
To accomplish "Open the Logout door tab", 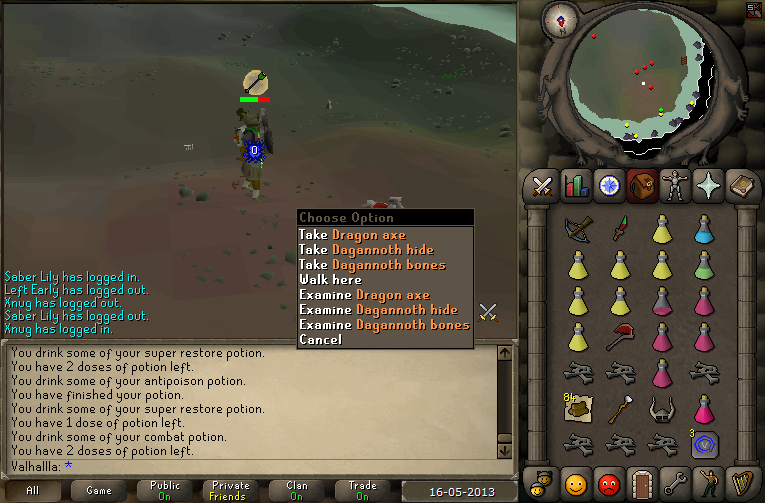I will click(x=641, y=483).
